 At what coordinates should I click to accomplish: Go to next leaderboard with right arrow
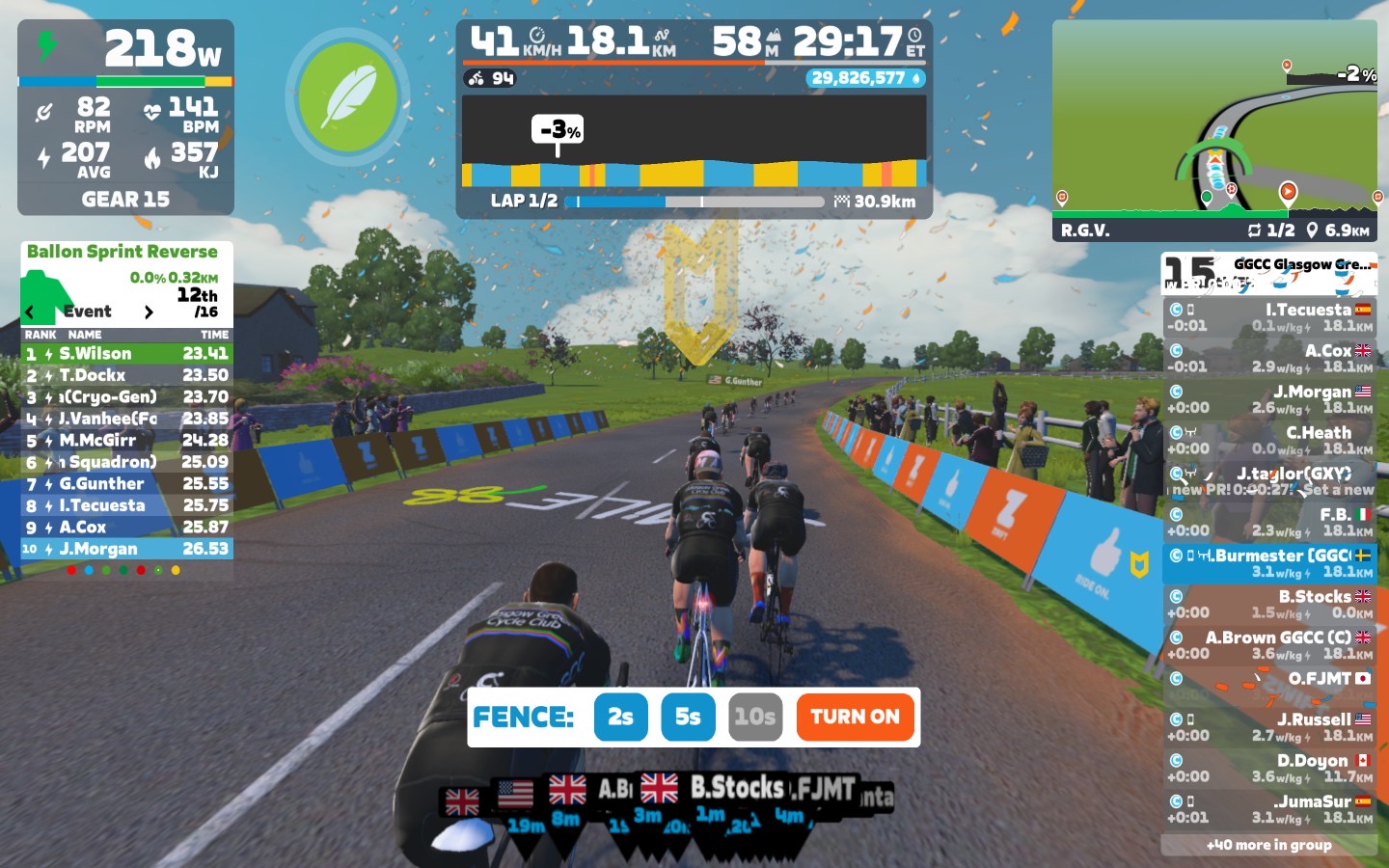[x=149, y=312]
